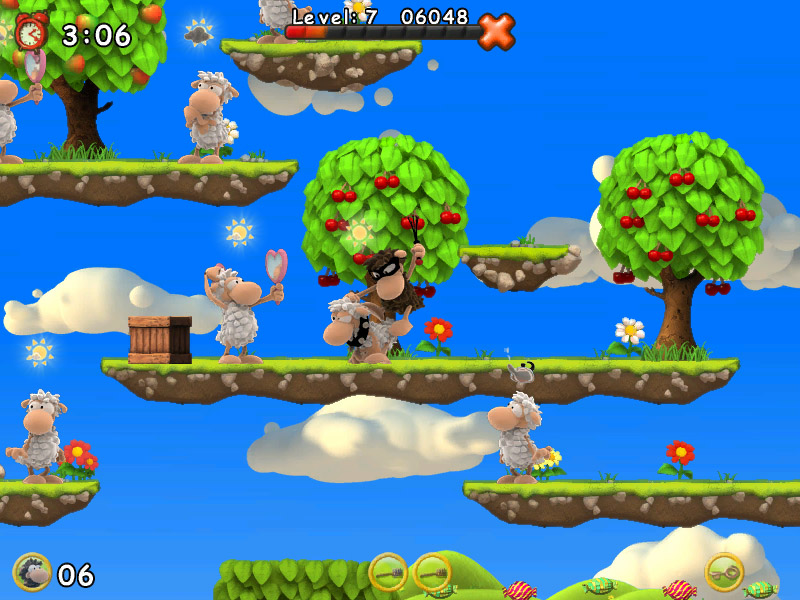Select the rope item ring

724,572
